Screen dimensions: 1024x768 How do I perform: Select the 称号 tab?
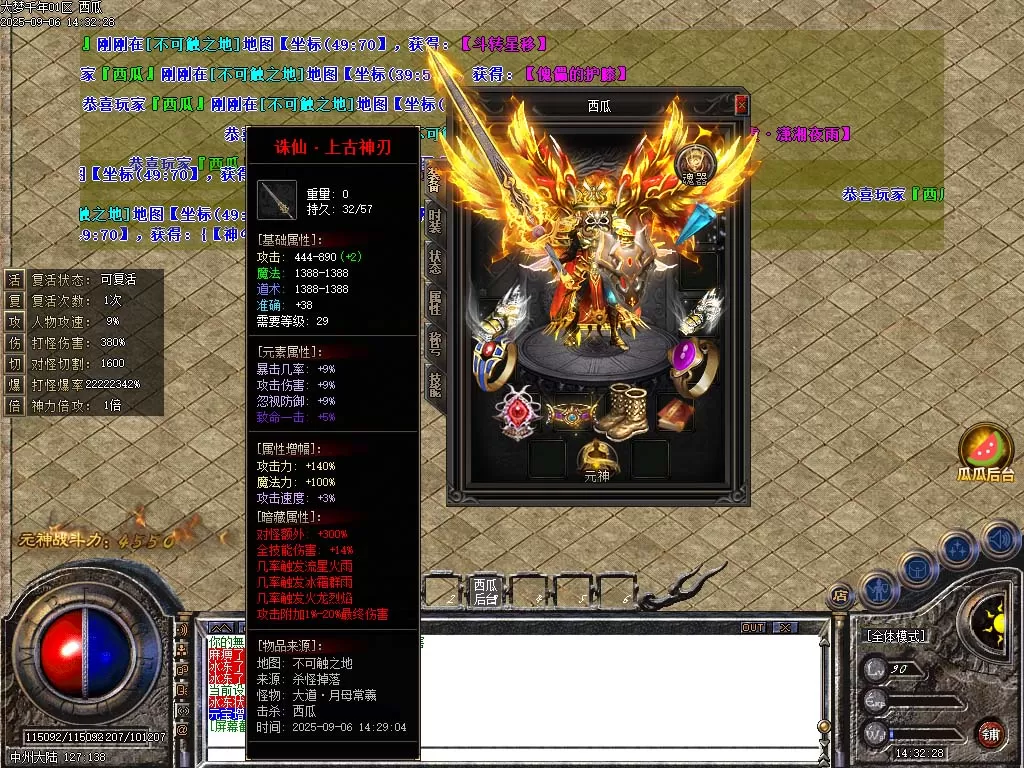pos(435,342)
